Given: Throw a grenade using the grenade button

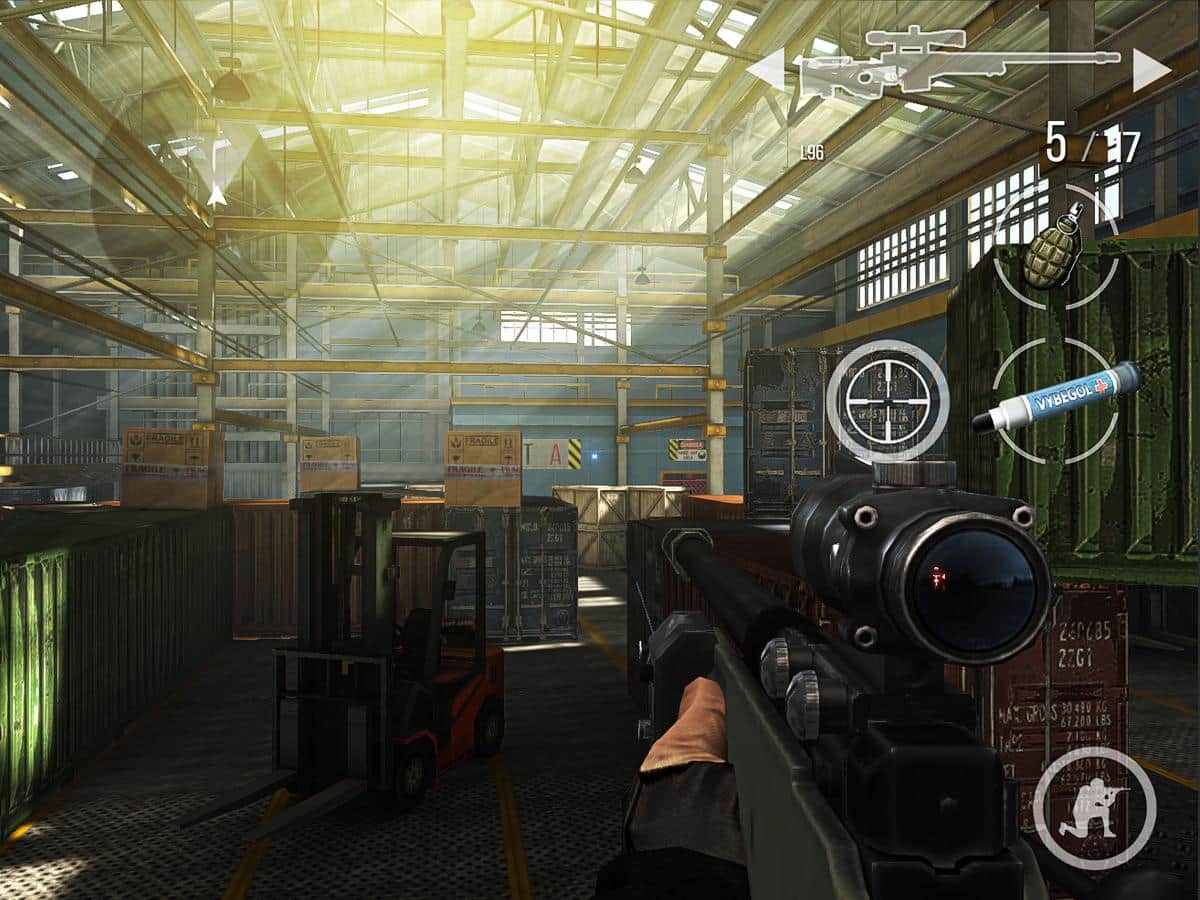Looking at the screenshot, I should pyautogui.click(x=1055, y=246).
